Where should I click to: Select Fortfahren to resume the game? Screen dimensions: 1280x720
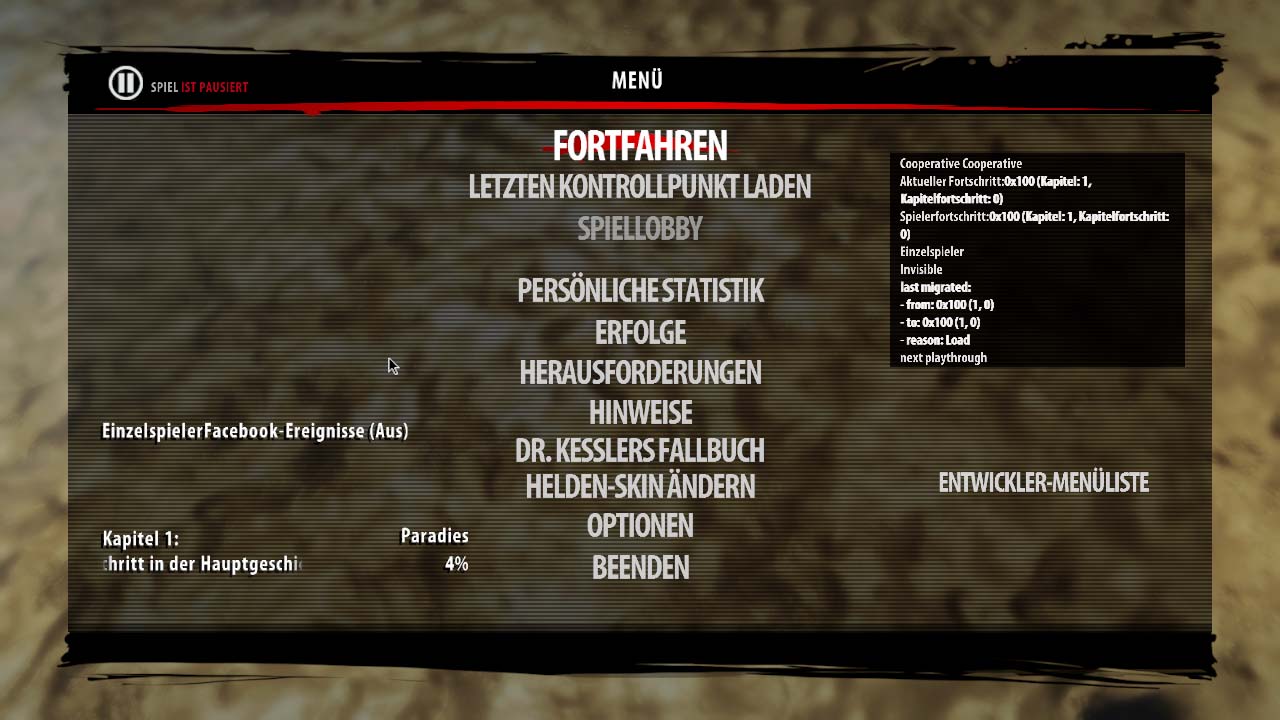click(640, 147)
